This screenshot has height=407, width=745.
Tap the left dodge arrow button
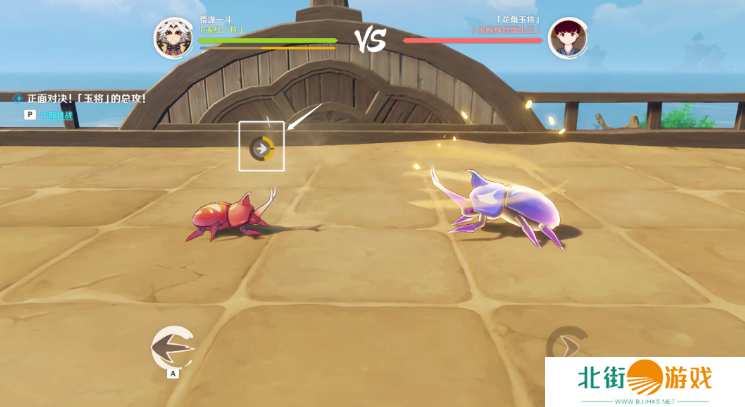tap(170, 347)
